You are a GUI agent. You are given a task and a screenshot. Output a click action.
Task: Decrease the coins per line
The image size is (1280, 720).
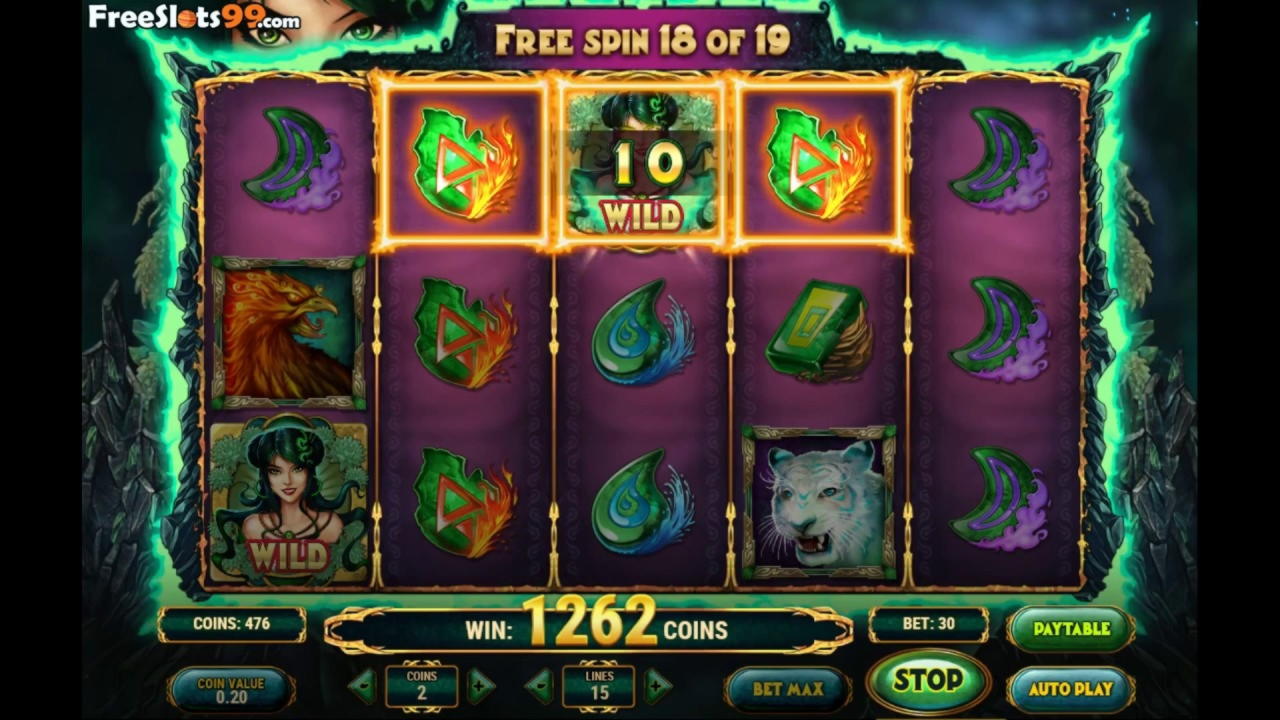[362, 686]
